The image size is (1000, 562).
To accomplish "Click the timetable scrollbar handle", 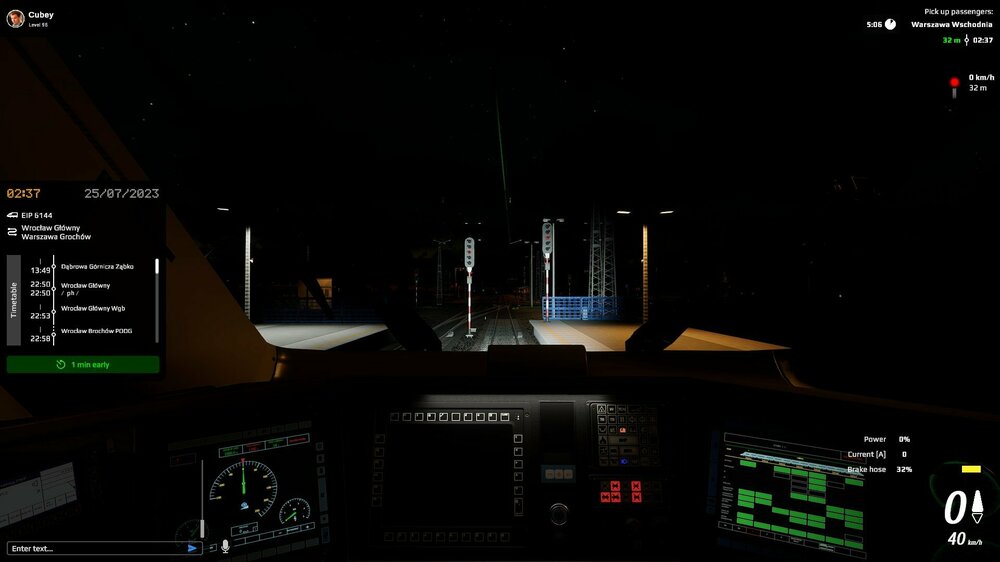I will [156, 267].
